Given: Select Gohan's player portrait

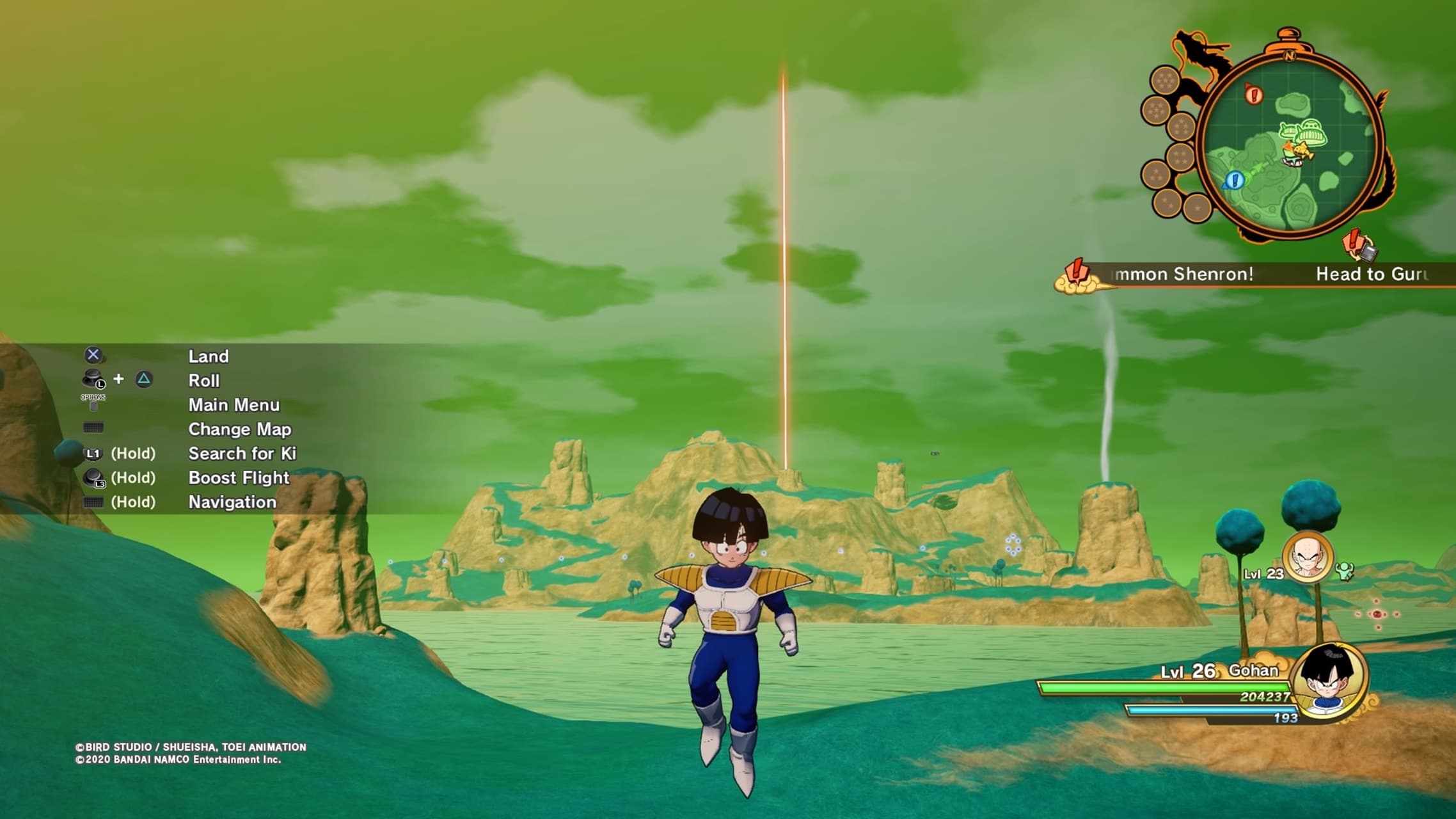Looking at the screenshot, I should [x=1329, y=681].
